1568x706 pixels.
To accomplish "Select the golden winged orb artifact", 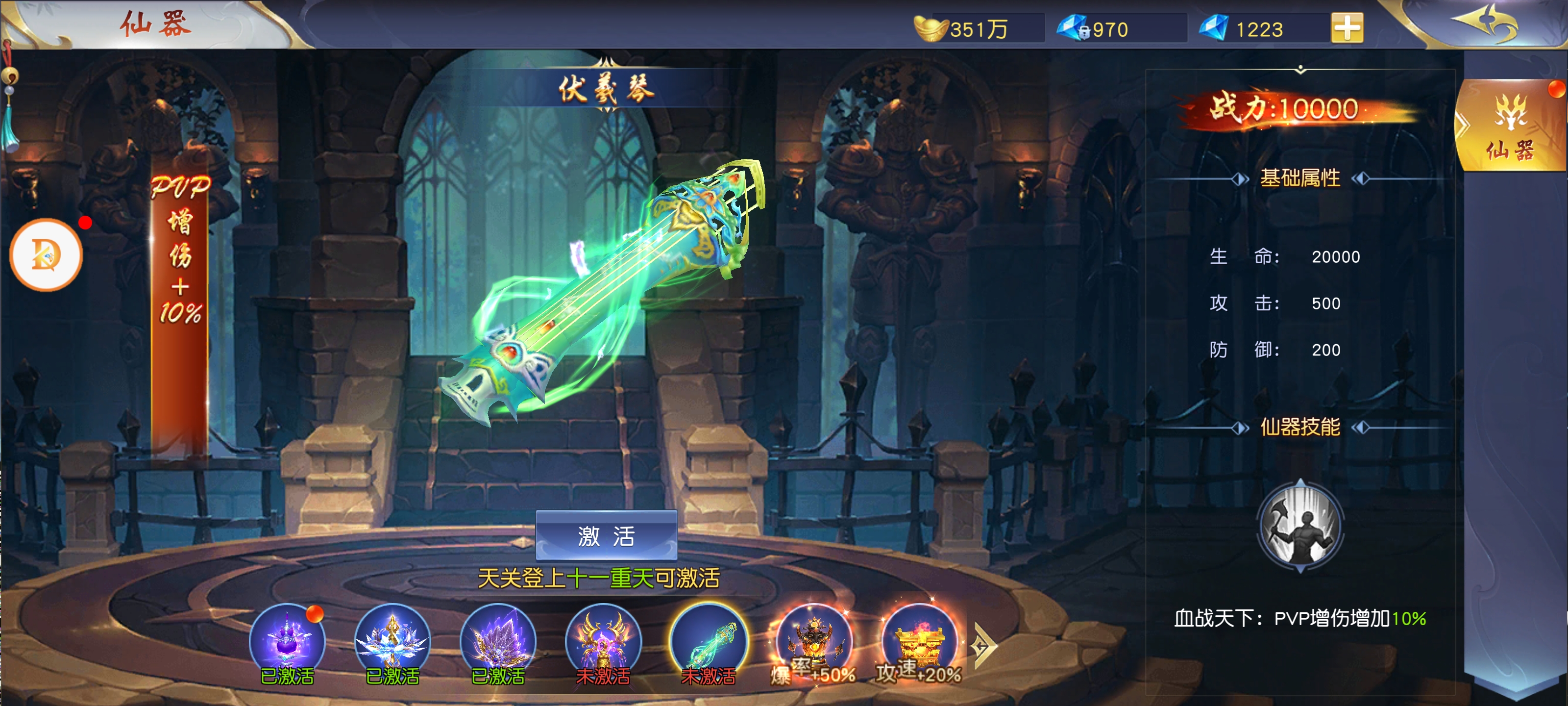I will click(x=603, y=640).
